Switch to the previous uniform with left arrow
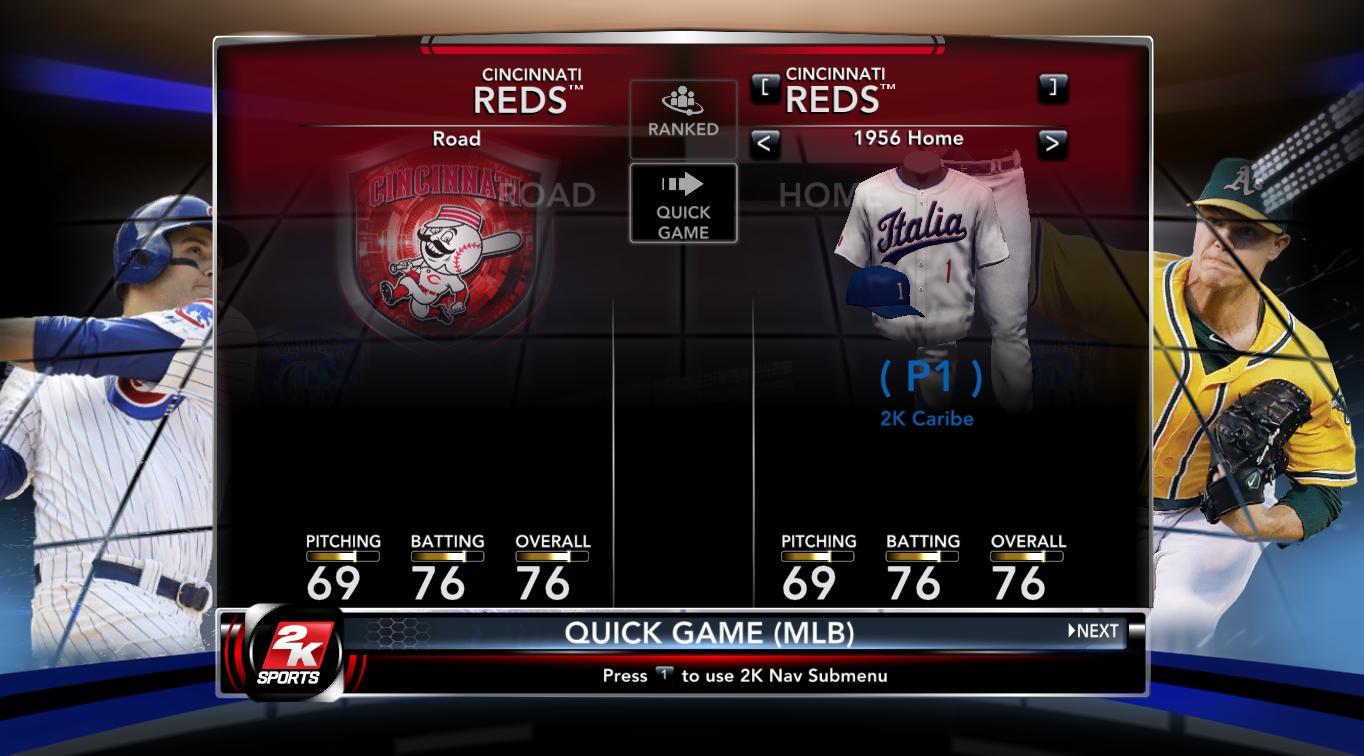Viewport: 1364px width, 756px height. pyautogui.click(x=765, y=143)
